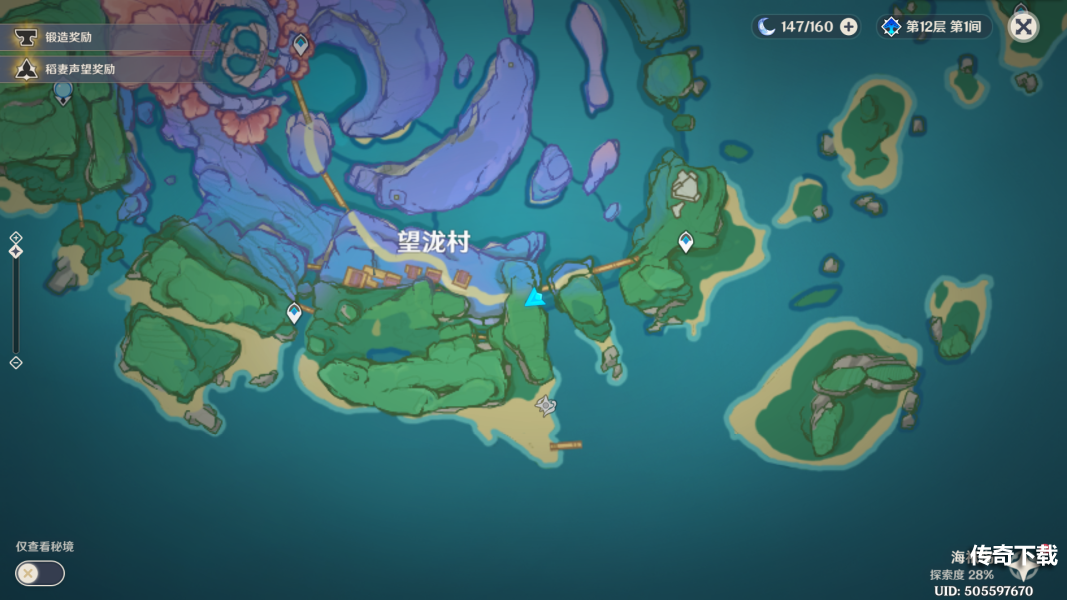Toggle the 仅查看秘境 domains-only switch

click(40, 573)
